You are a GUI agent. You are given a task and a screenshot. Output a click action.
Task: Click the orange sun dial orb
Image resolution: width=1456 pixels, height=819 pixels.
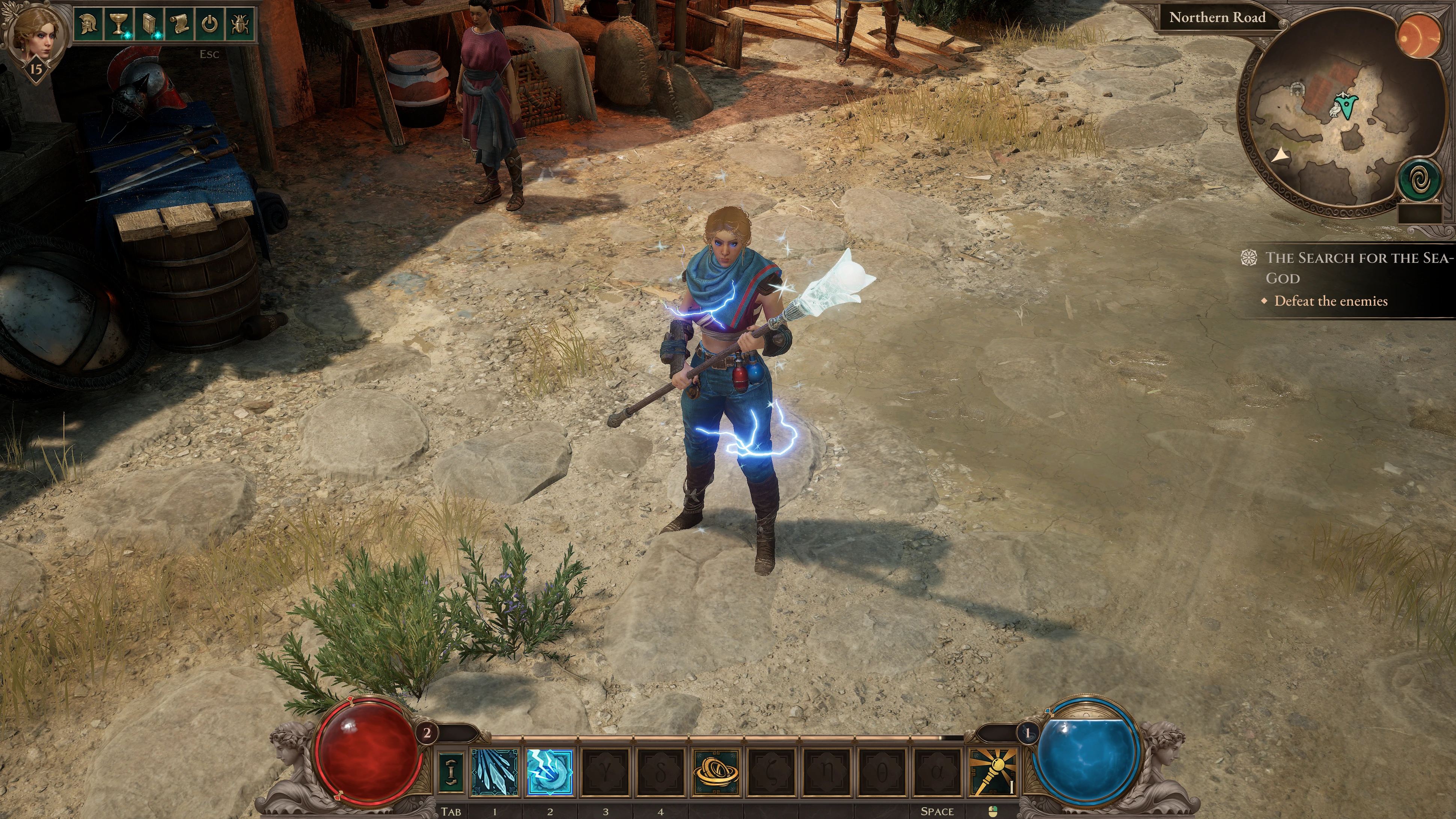(x=1419, y=35)
